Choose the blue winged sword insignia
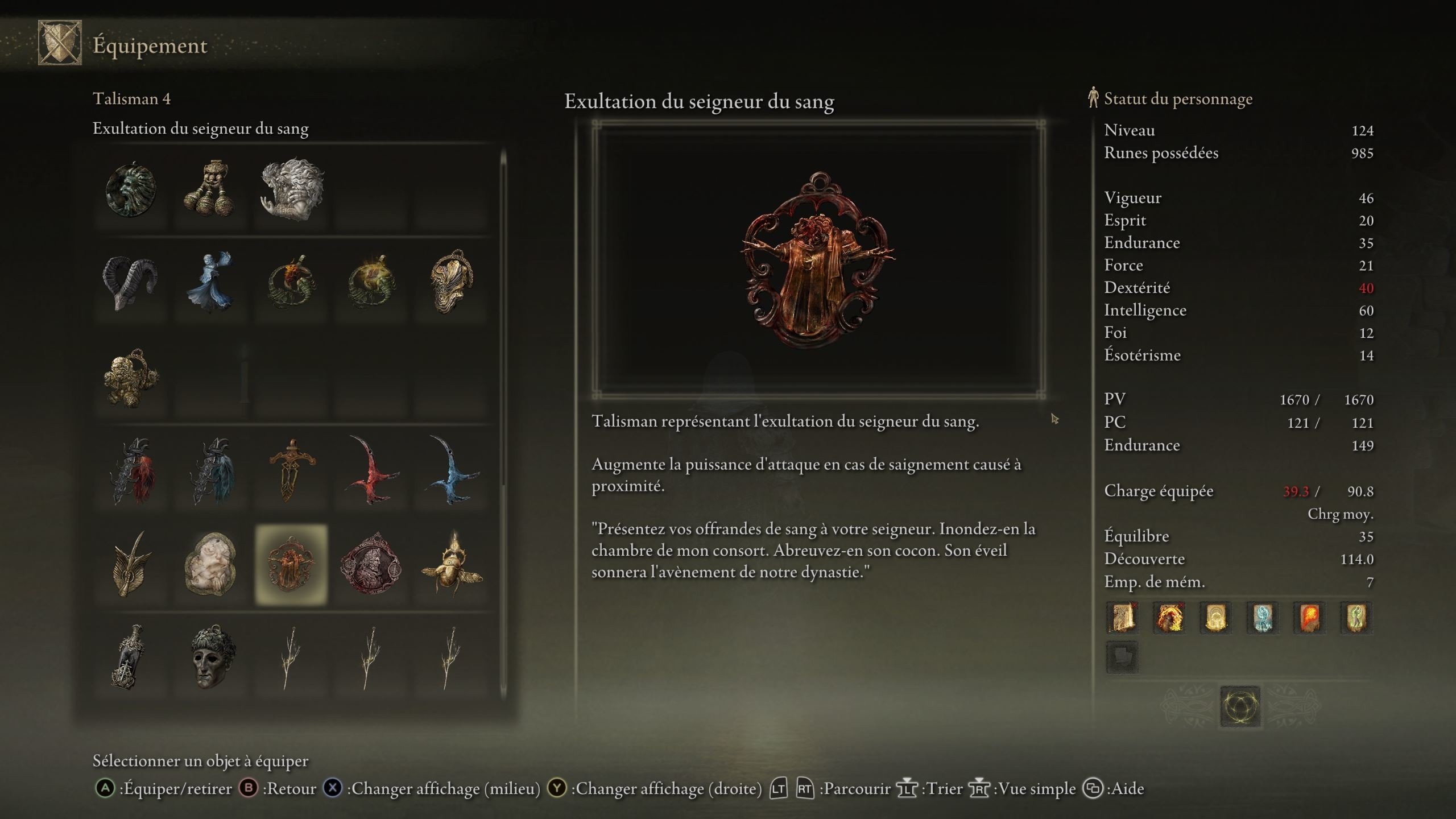1456x819 pixels. [452, 471]
